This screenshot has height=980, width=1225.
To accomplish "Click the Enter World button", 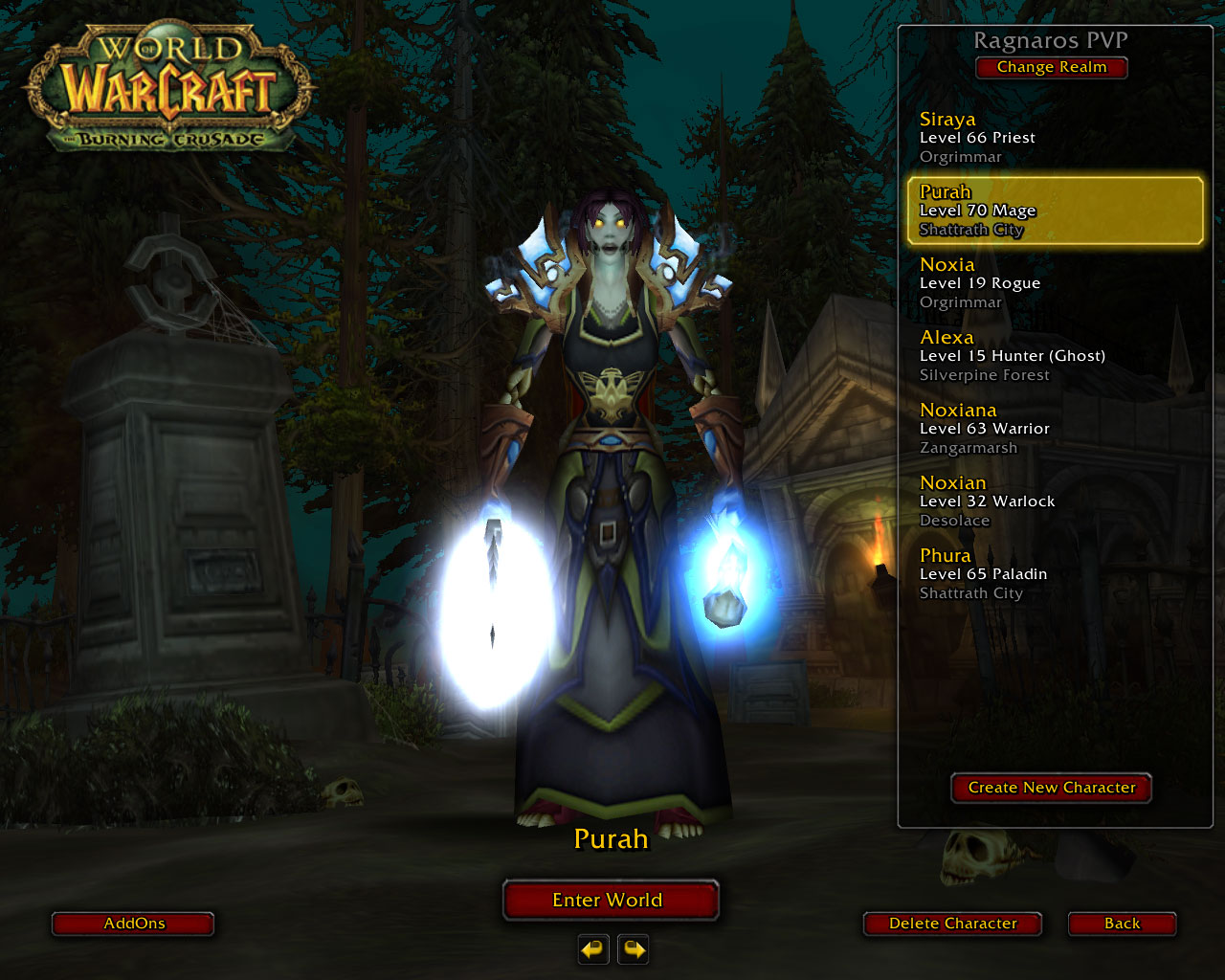I will [x=610, y=900].
